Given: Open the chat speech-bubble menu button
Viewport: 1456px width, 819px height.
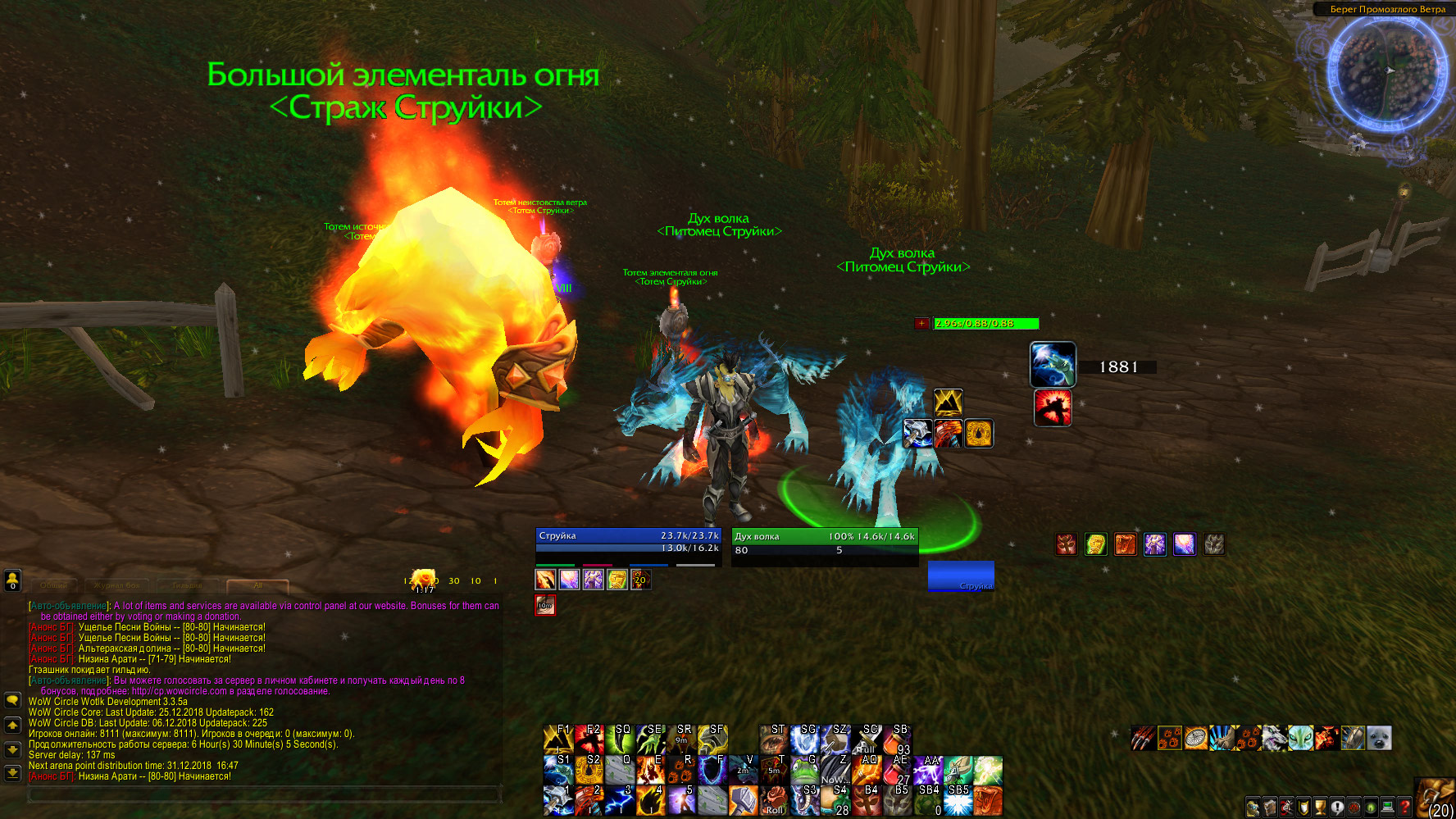Looking at the screenshot, I should click(12, 700).
